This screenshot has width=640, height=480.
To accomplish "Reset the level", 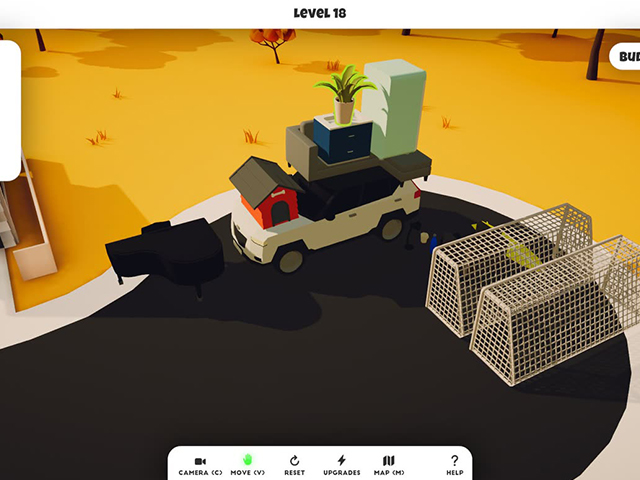I will tap(294, 464).
